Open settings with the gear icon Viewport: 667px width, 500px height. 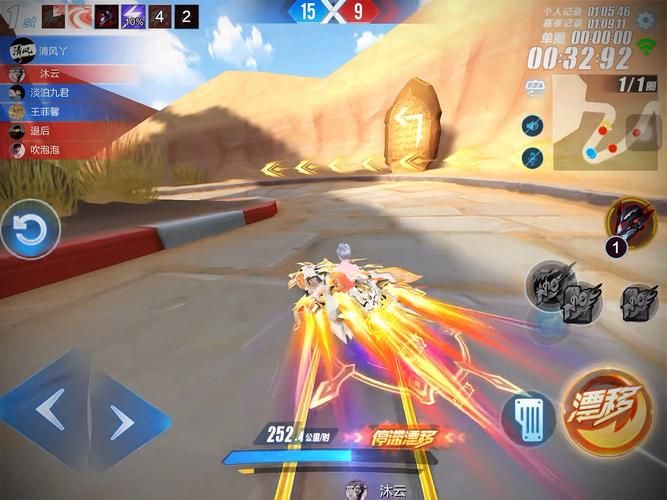tap(647, 20)
